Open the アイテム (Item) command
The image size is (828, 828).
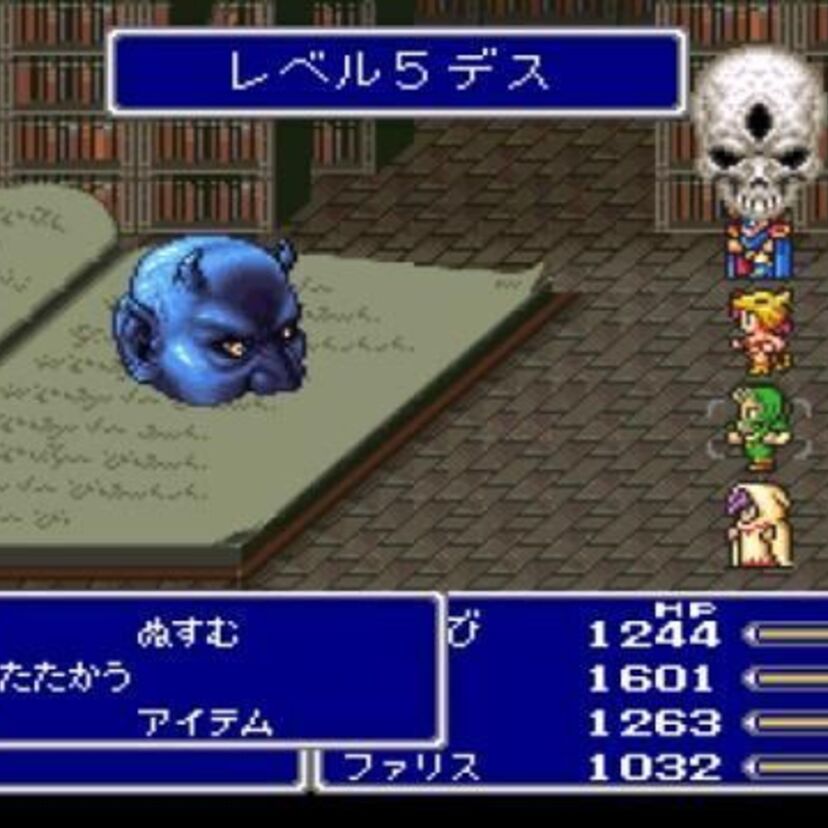pyautogui.click(x=207, y=723)
